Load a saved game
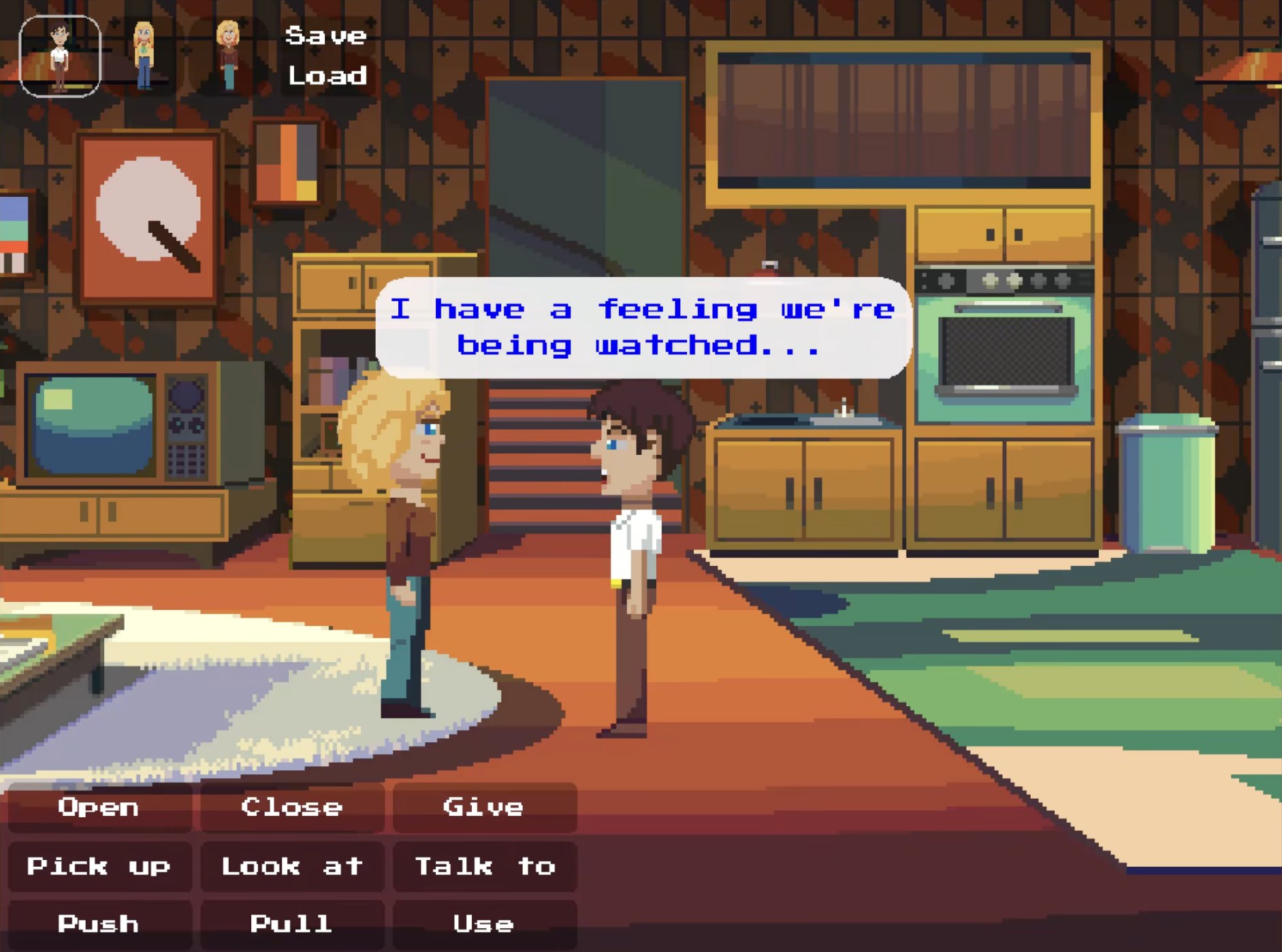This screenshot has width=1282, height=952. (x=327, y=76)
